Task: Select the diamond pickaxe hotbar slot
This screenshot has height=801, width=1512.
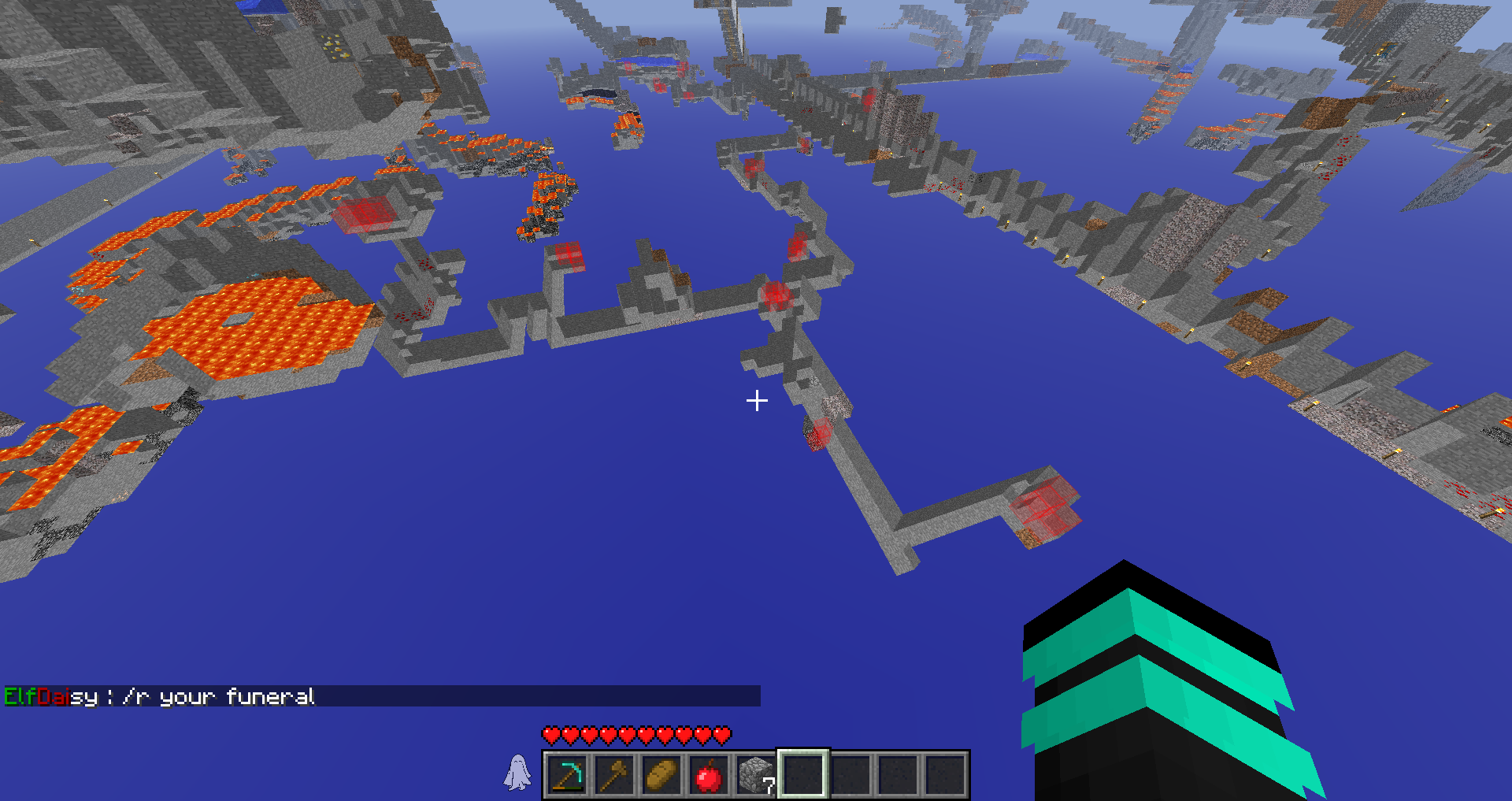Action: [567, 775]
